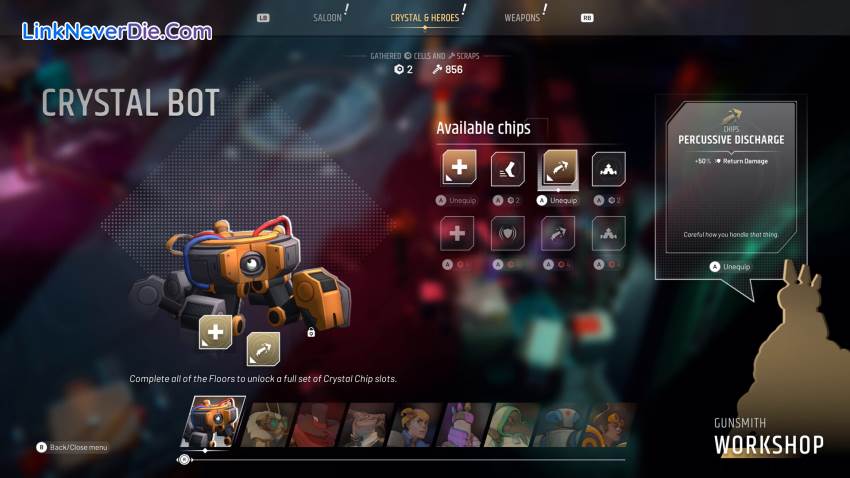Choose the goggled bug hero portrait

pyautogui.click(x=268, y=424)
